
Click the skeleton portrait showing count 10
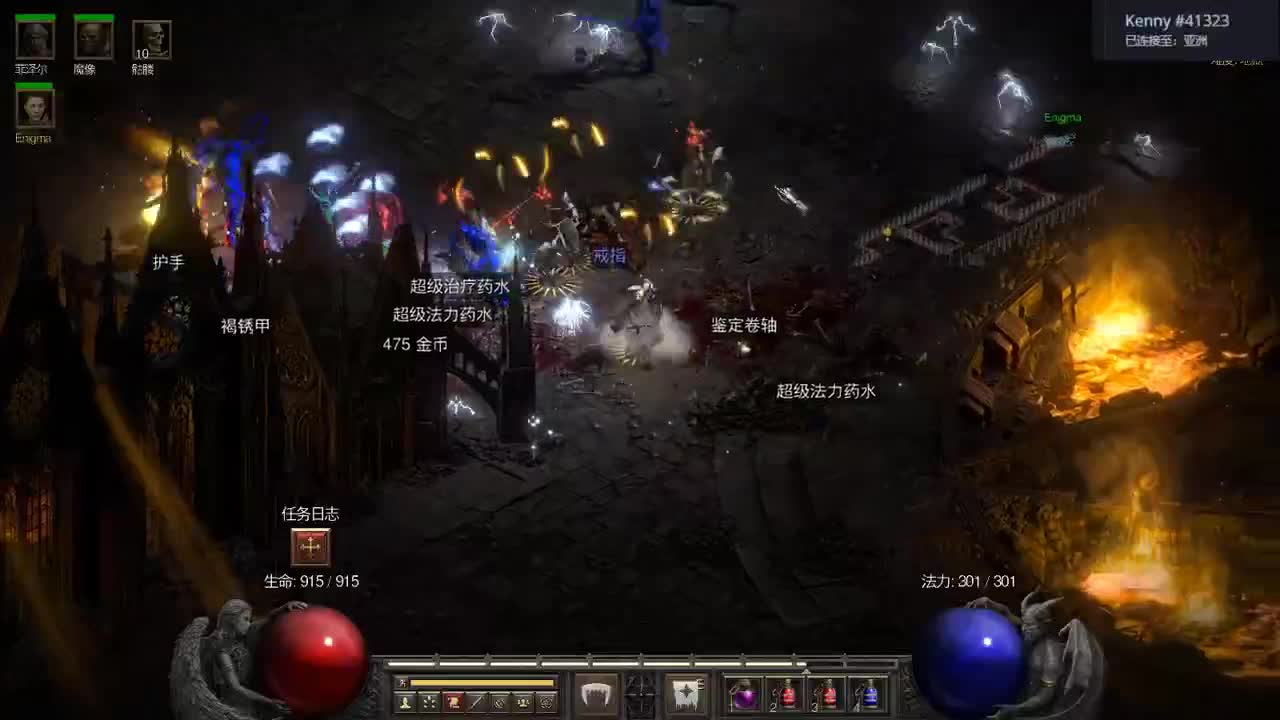[152, 40]
